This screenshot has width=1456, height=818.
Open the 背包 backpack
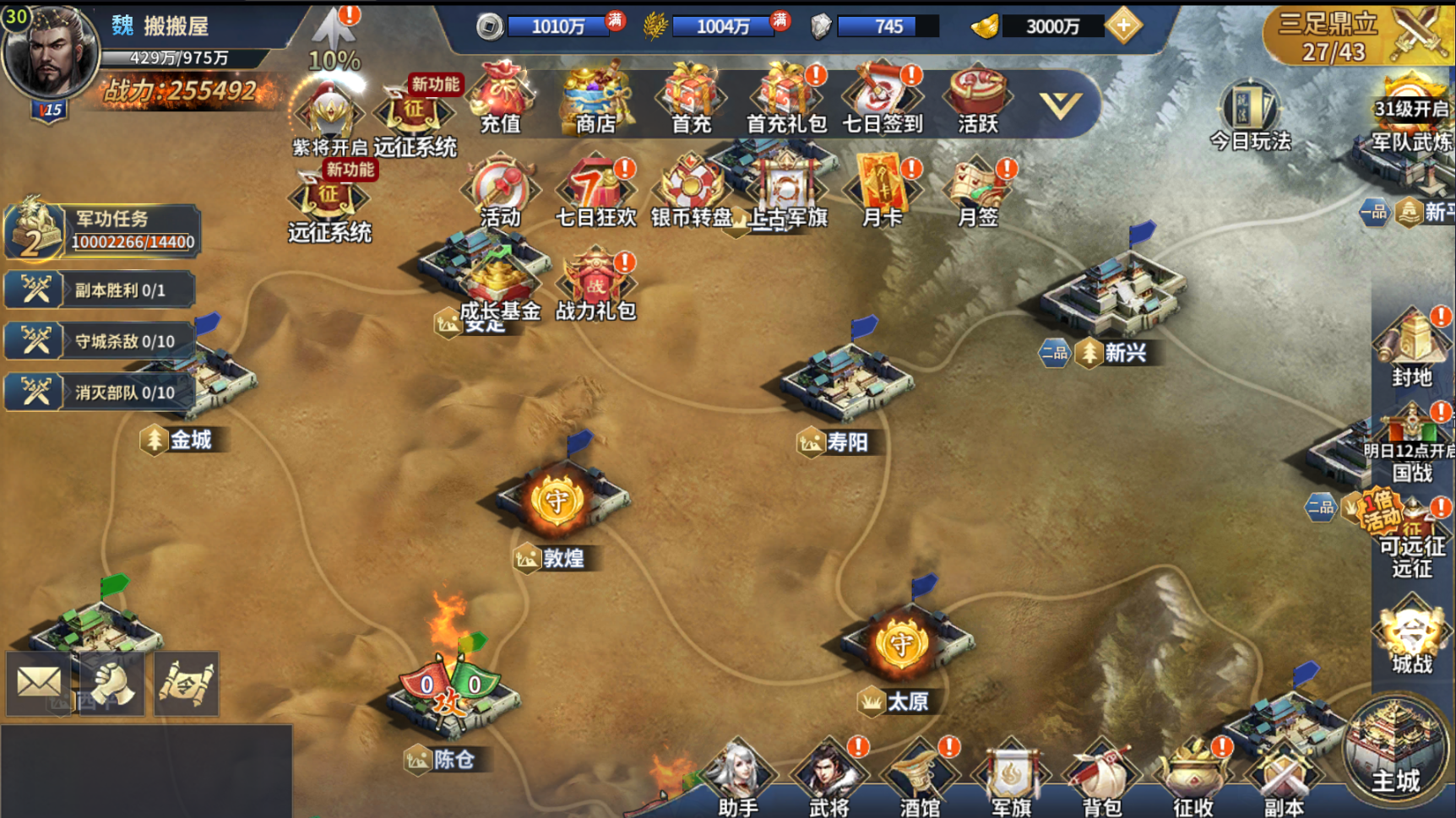coord(1101,777)
